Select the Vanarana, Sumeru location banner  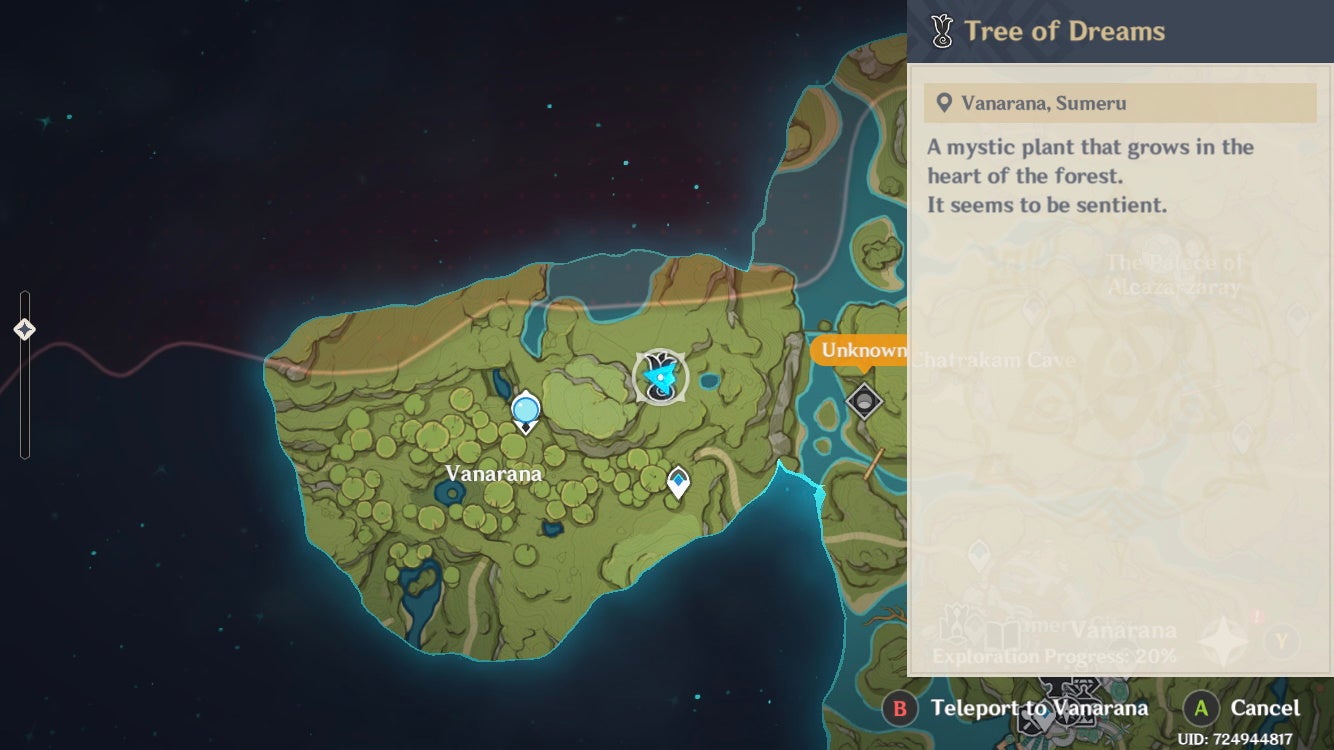pyautogui.click(x=1120, y=103)
